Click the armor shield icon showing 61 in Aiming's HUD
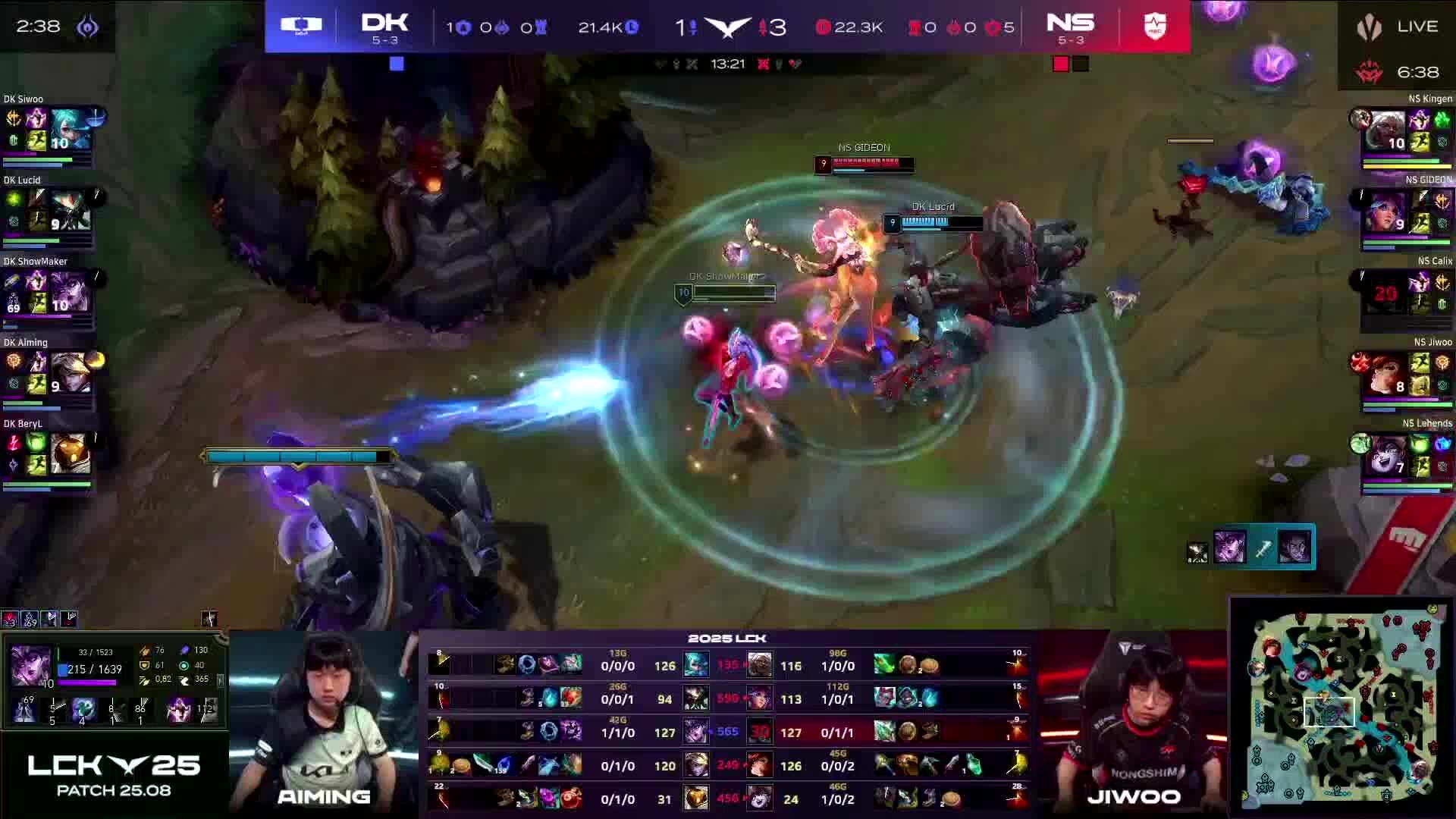The image size is (1456, 819). [144, 666]
